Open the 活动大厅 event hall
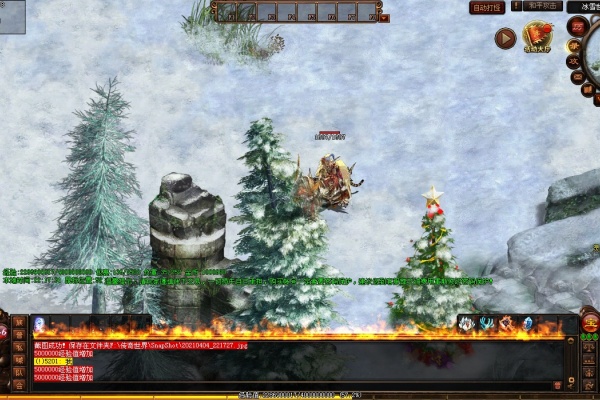 (537, 37)
